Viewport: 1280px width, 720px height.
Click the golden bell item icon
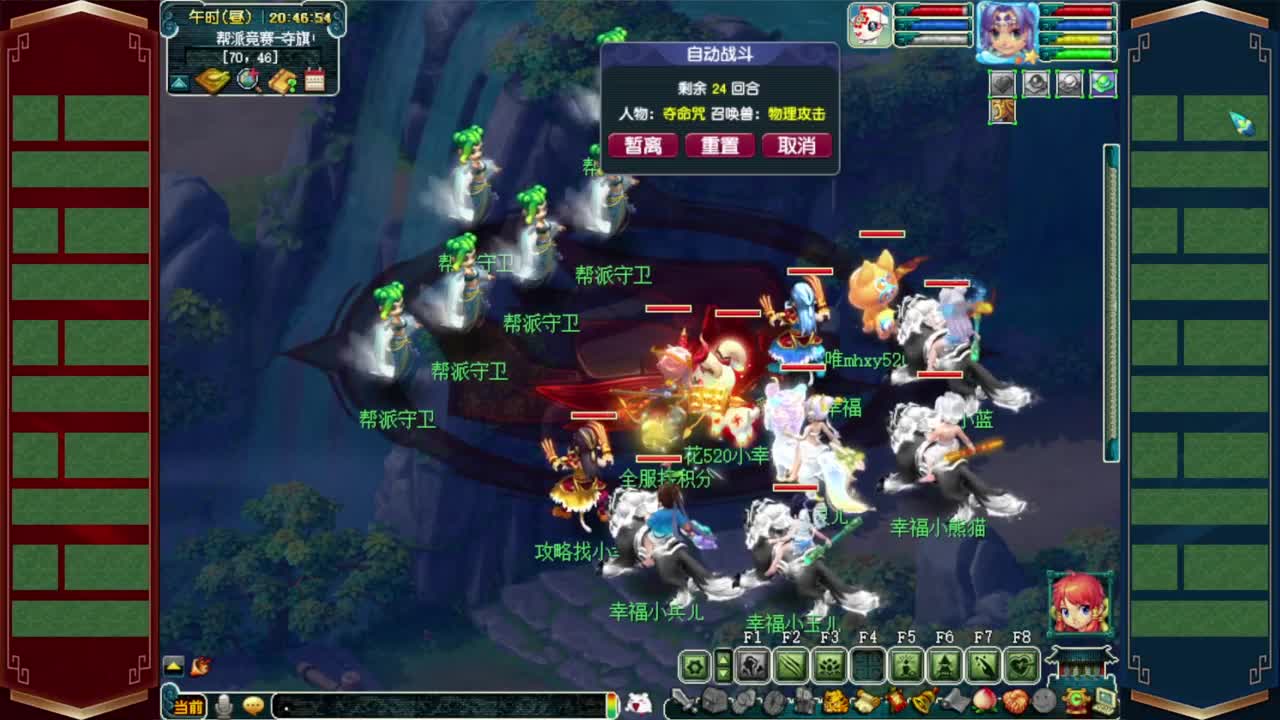(922, 699)
